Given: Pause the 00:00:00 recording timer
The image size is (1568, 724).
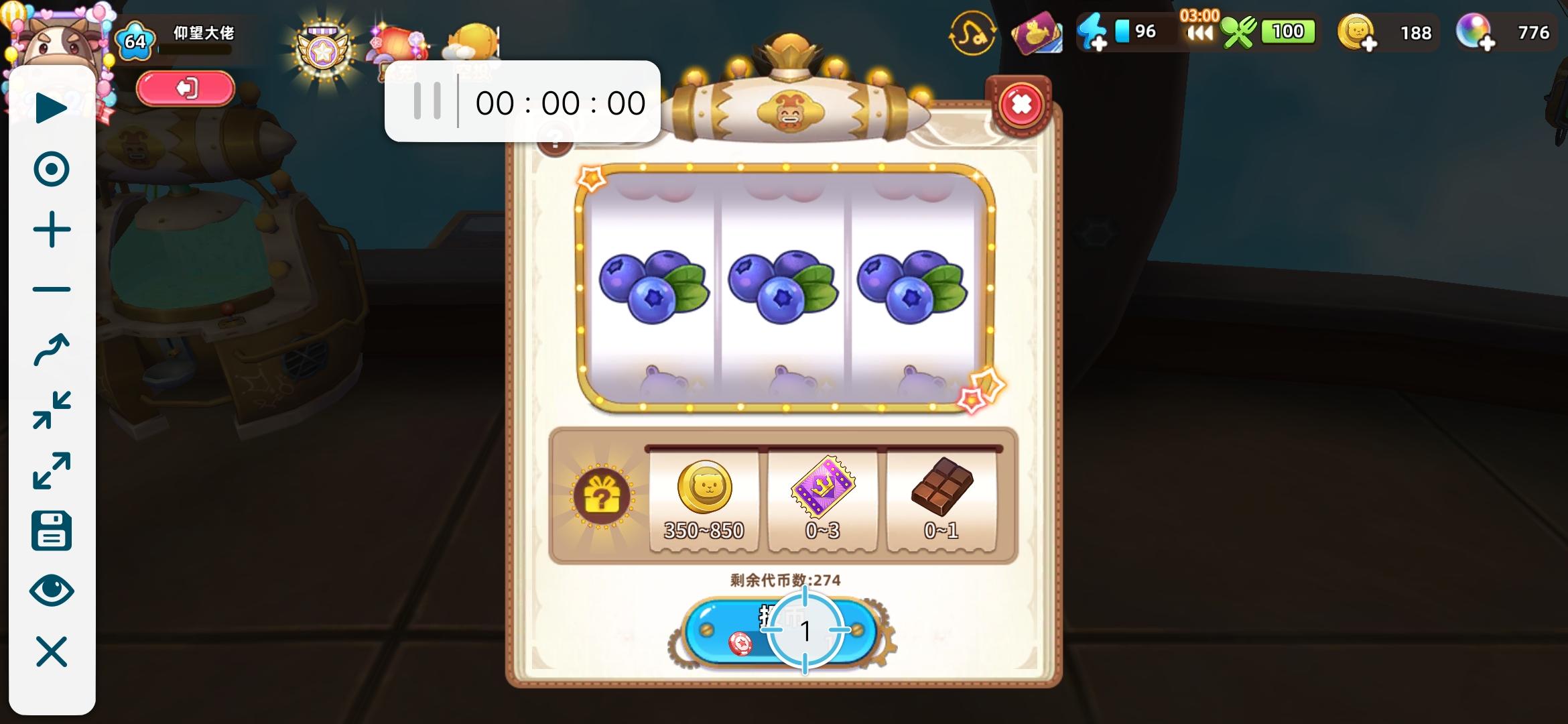Looking at the screenshot, I should (x=429, y=101).
